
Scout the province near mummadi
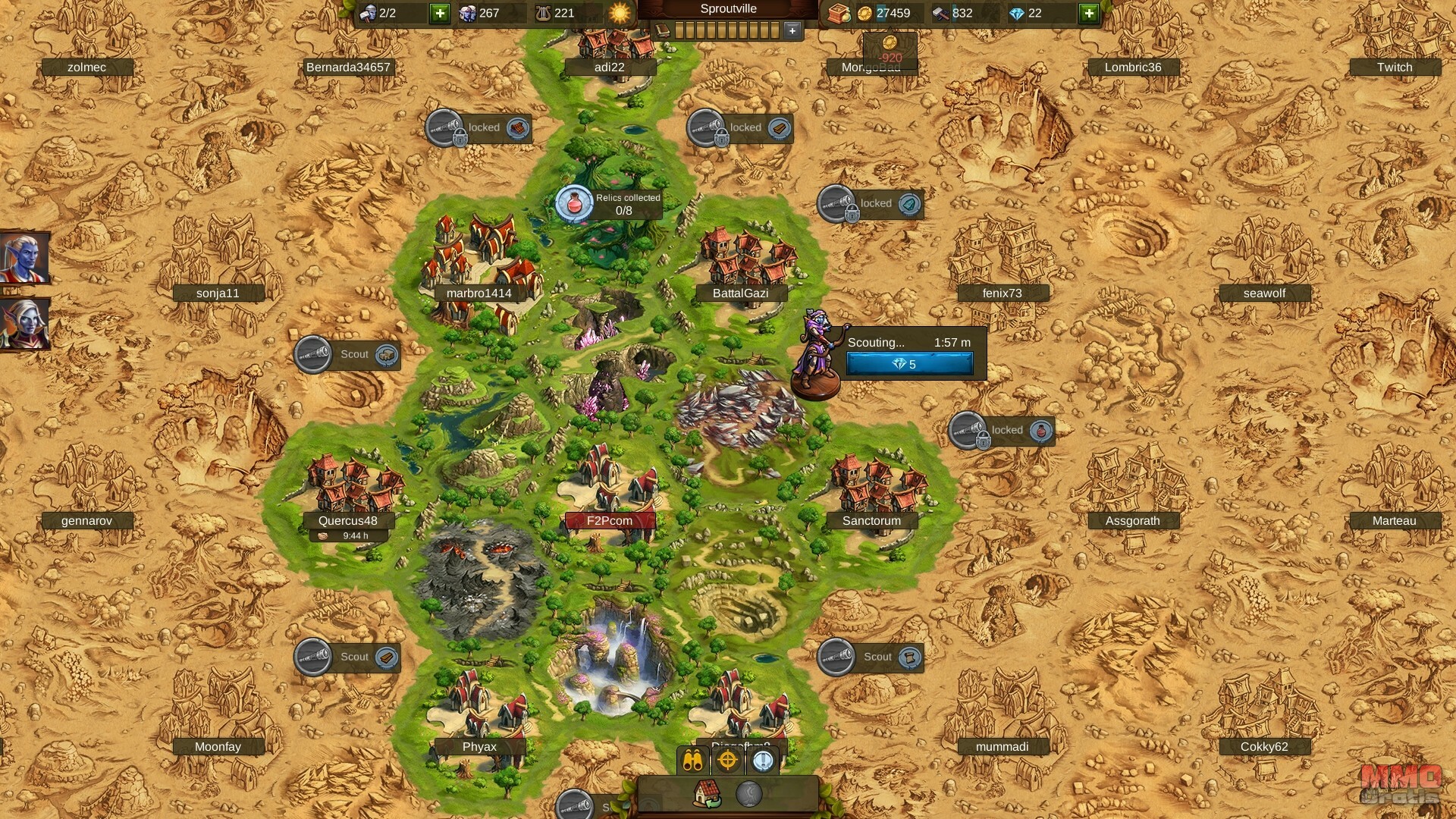pos(871,657)
